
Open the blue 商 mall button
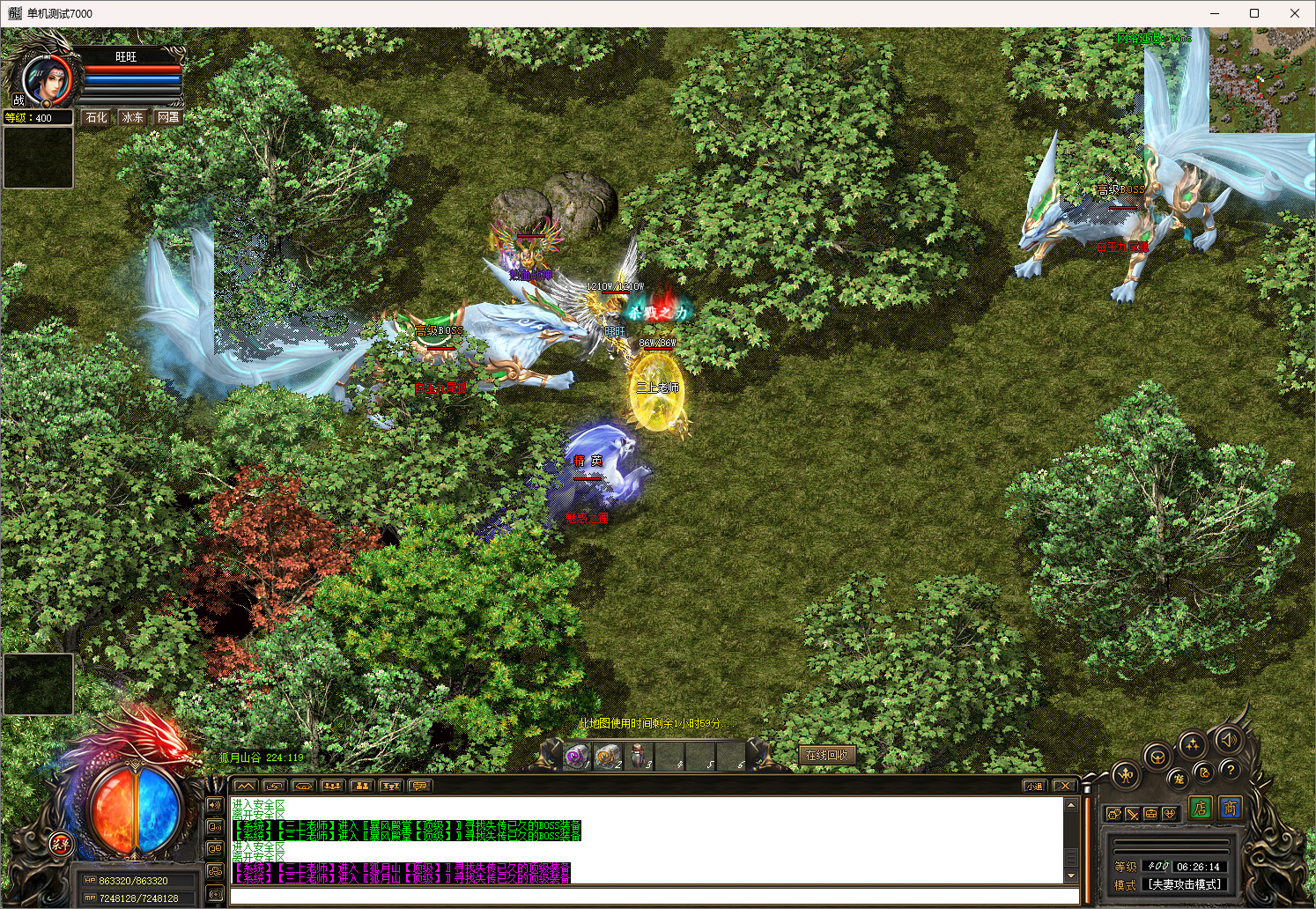point(1230,808)
